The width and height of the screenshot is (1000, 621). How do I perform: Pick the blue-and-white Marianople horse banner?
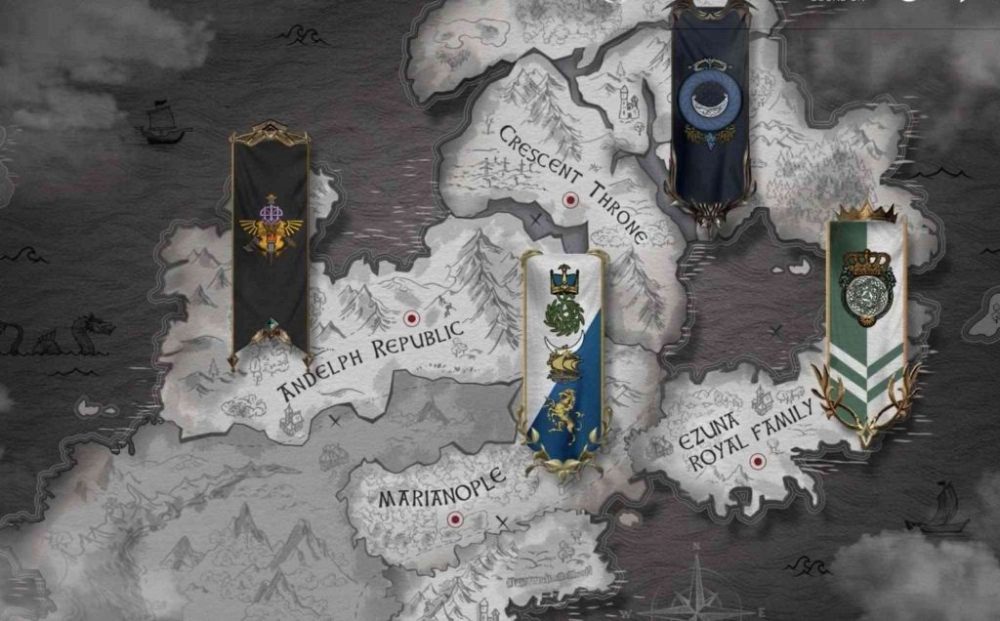[x=561, y=360]
